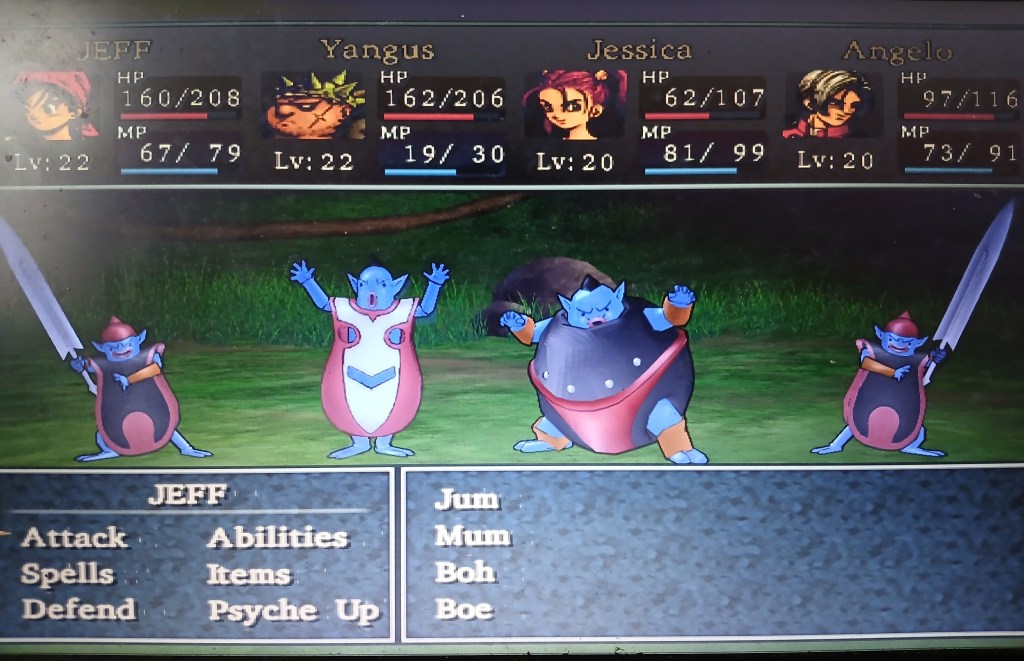Open the Spells menu
Image resolution: width=1024 pixels, height=661 pixels.
[x=68, y=575]
